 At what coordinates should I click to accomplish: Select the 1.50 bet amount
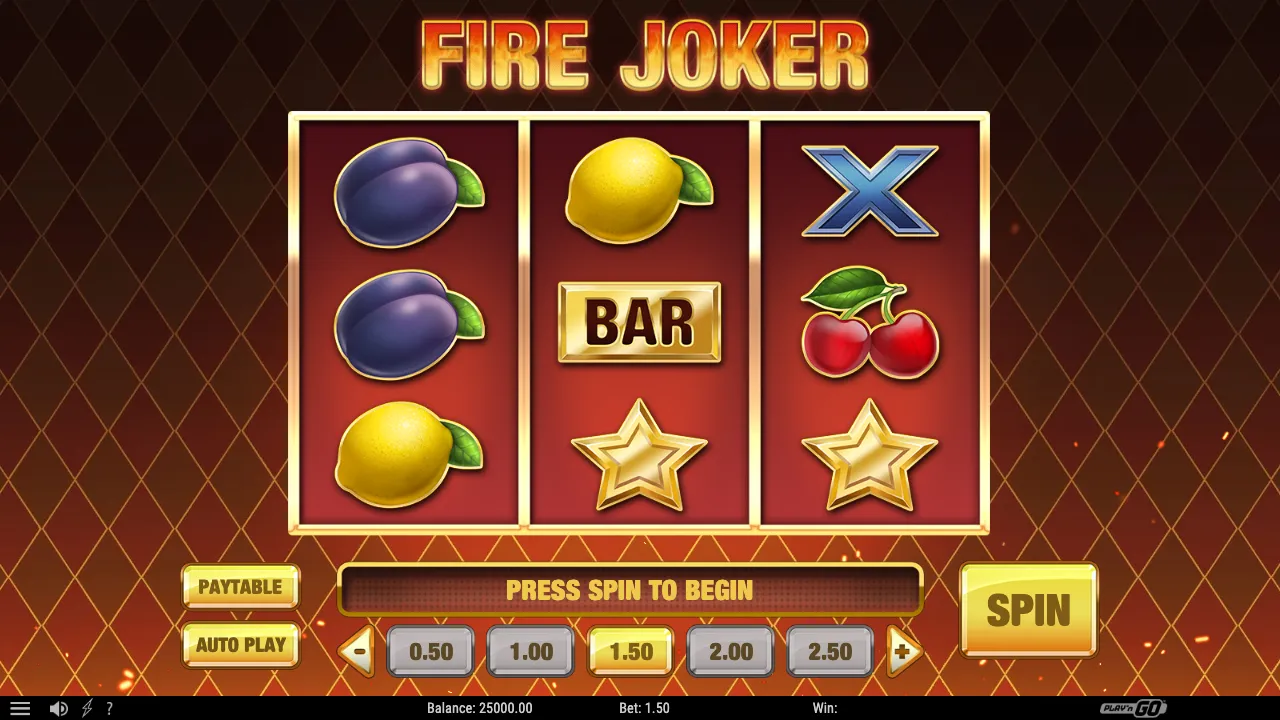630,651
